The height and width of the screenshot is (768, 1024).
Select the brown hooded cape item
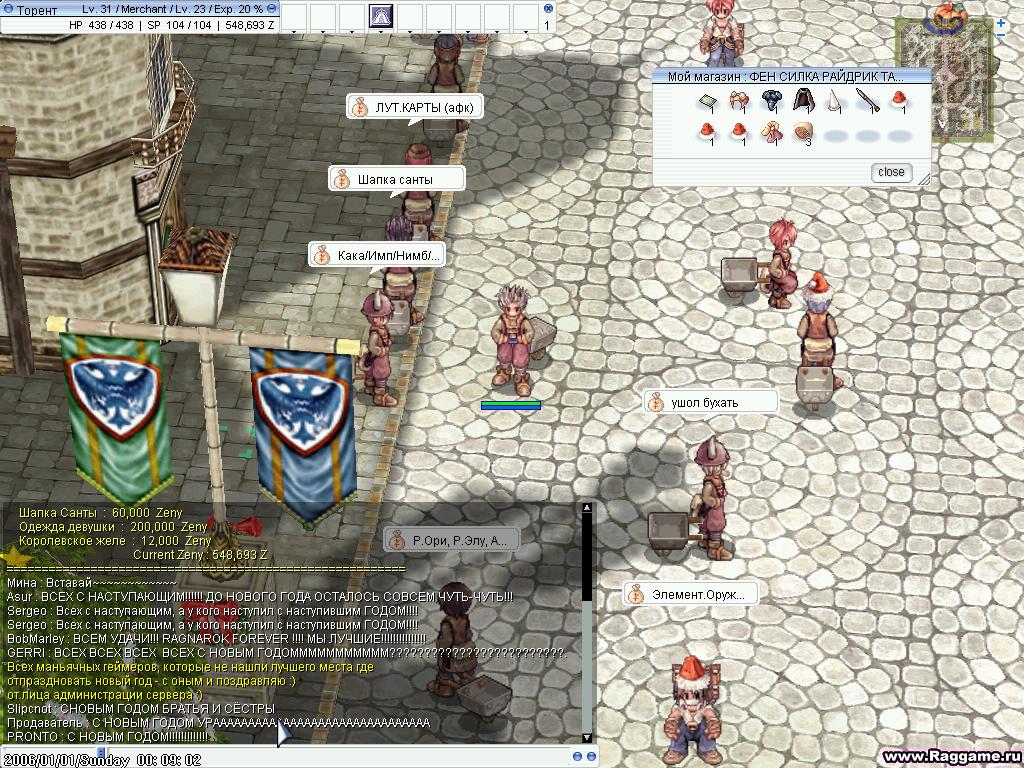[803, 100]
